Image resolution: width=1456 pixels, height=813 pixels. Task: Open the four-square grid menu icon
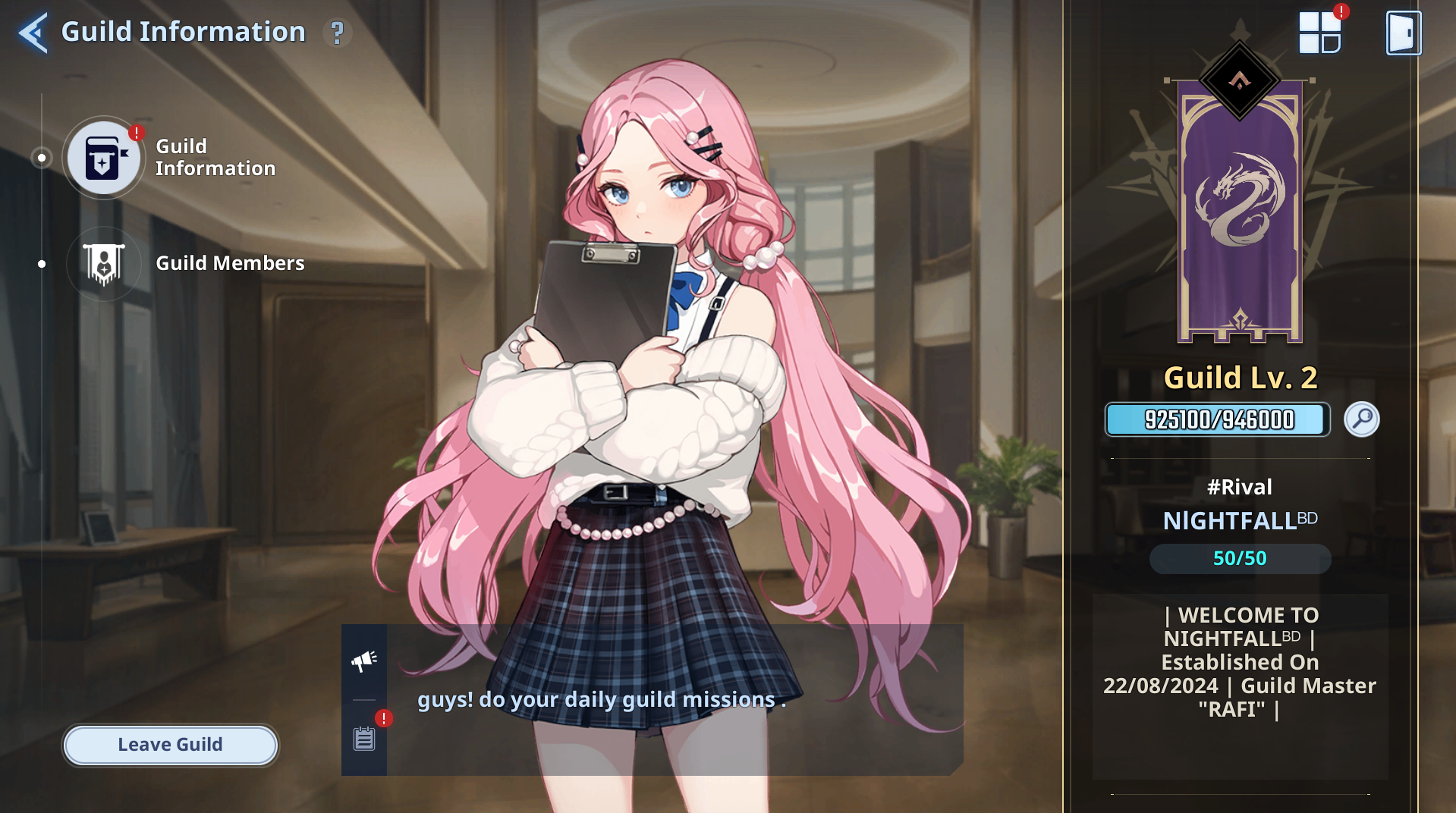(x=1319, y=33)
